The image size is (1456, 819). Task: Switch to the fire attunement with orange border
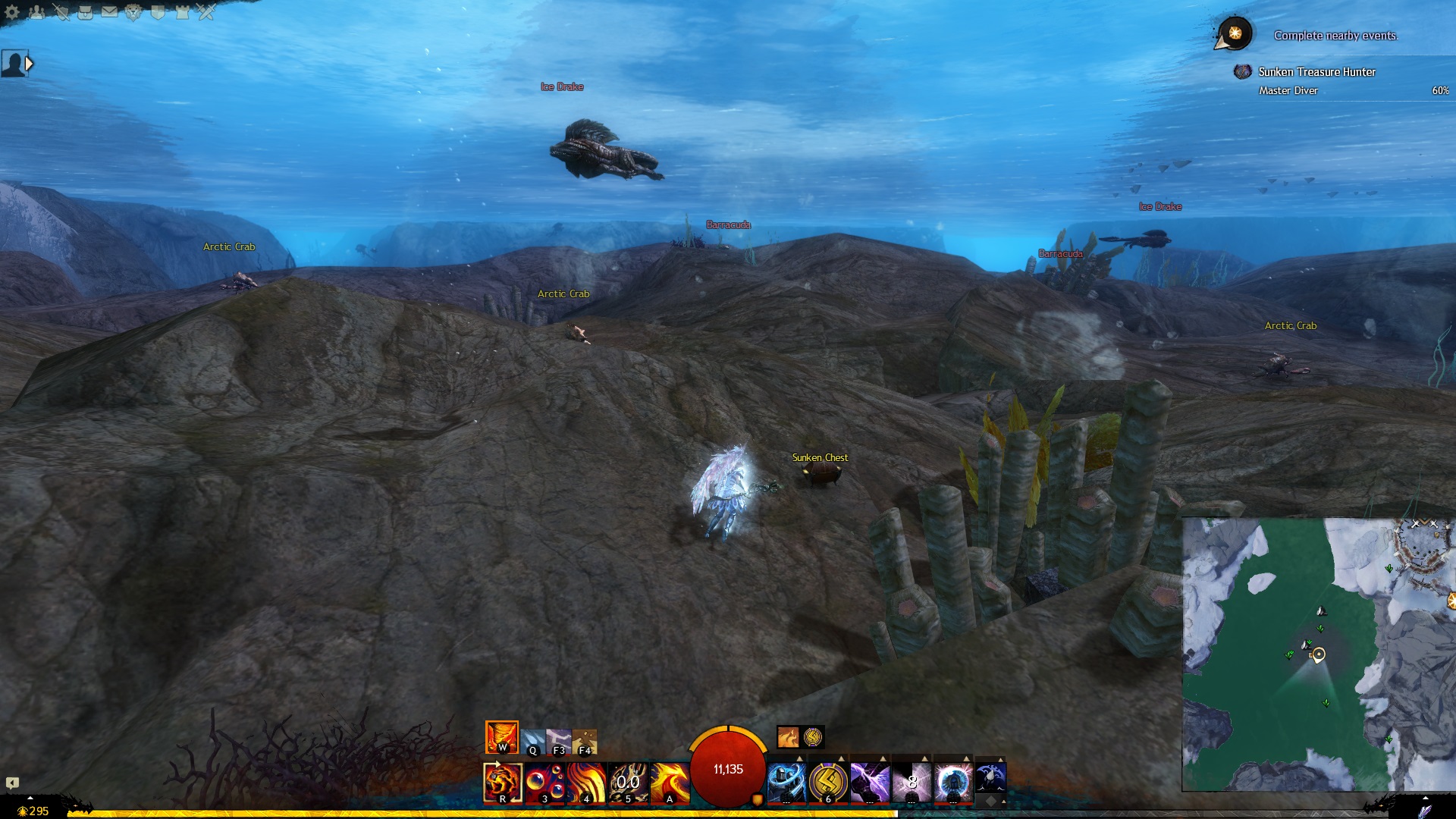(x=502, y=737)
